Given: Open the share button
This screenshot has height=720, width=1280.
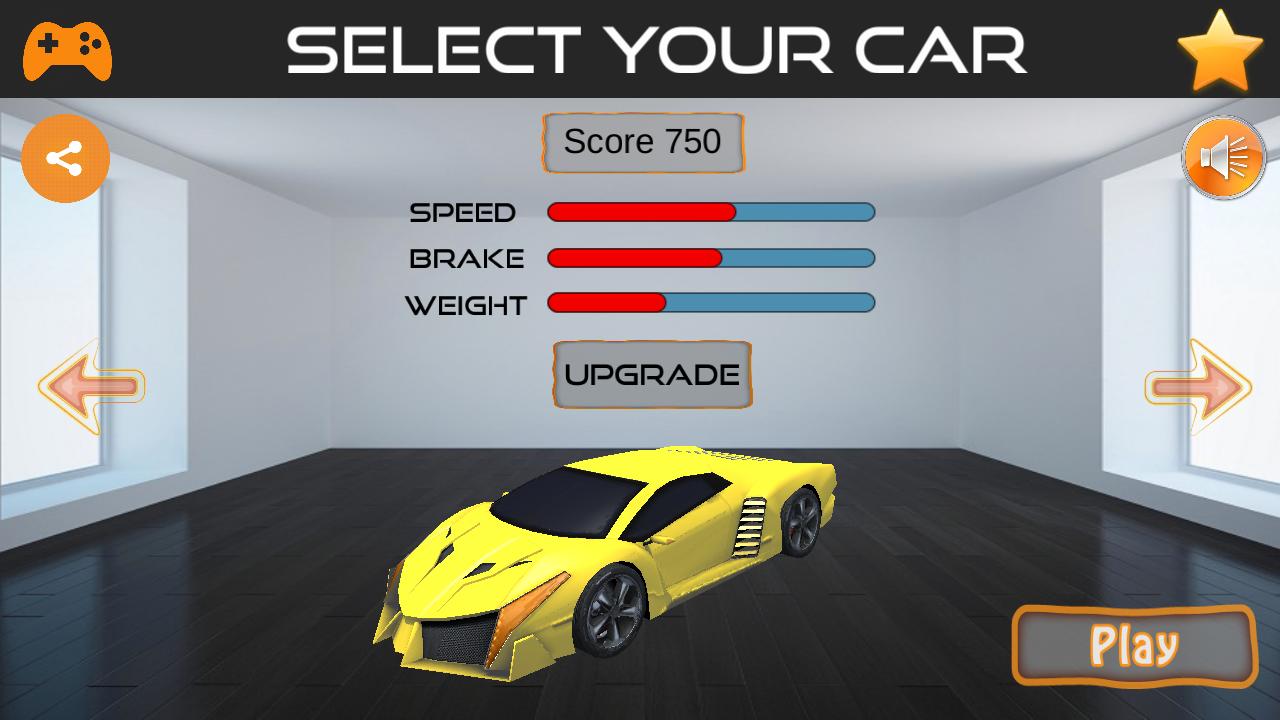Looking at the screenshot, I should (x=66, y=159).
